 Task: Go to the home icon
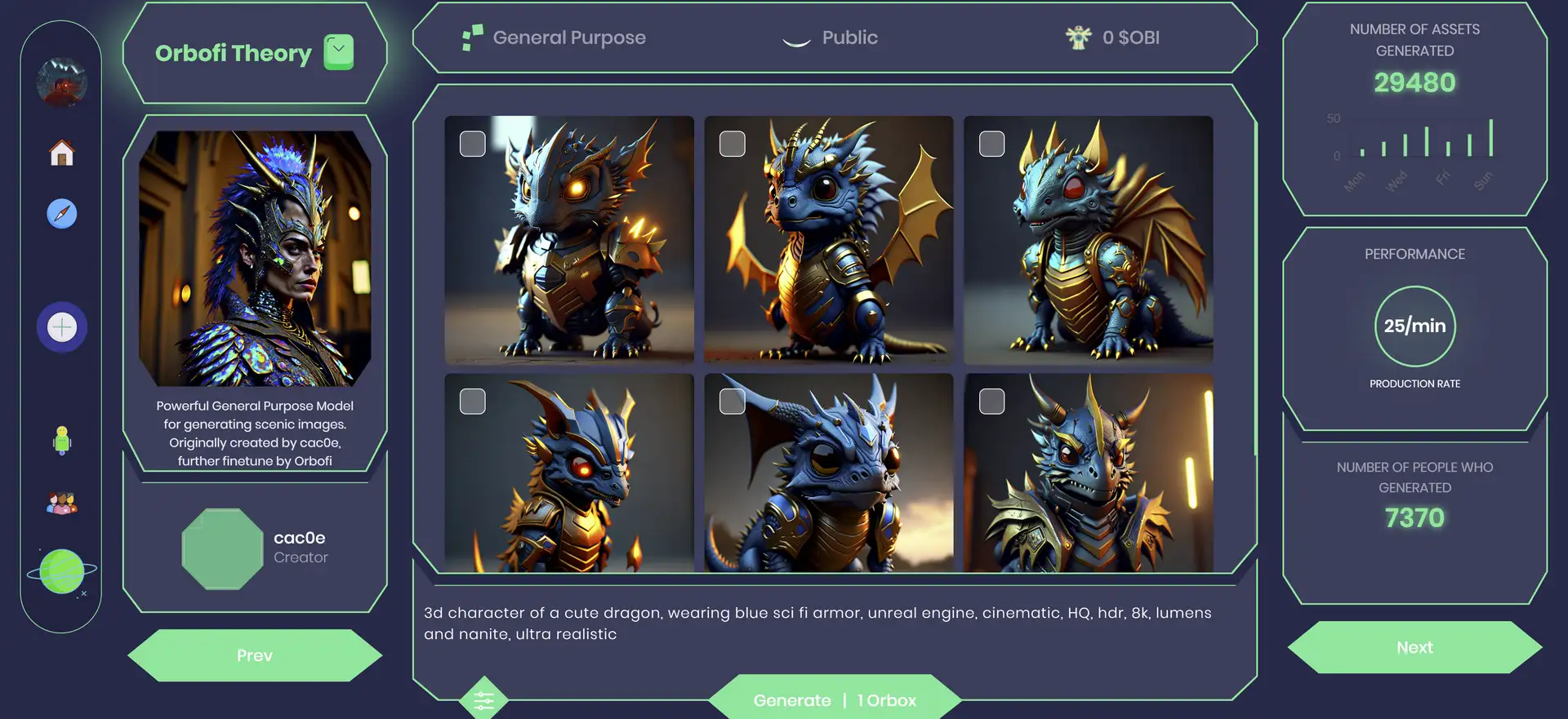[x=62, y=153]
